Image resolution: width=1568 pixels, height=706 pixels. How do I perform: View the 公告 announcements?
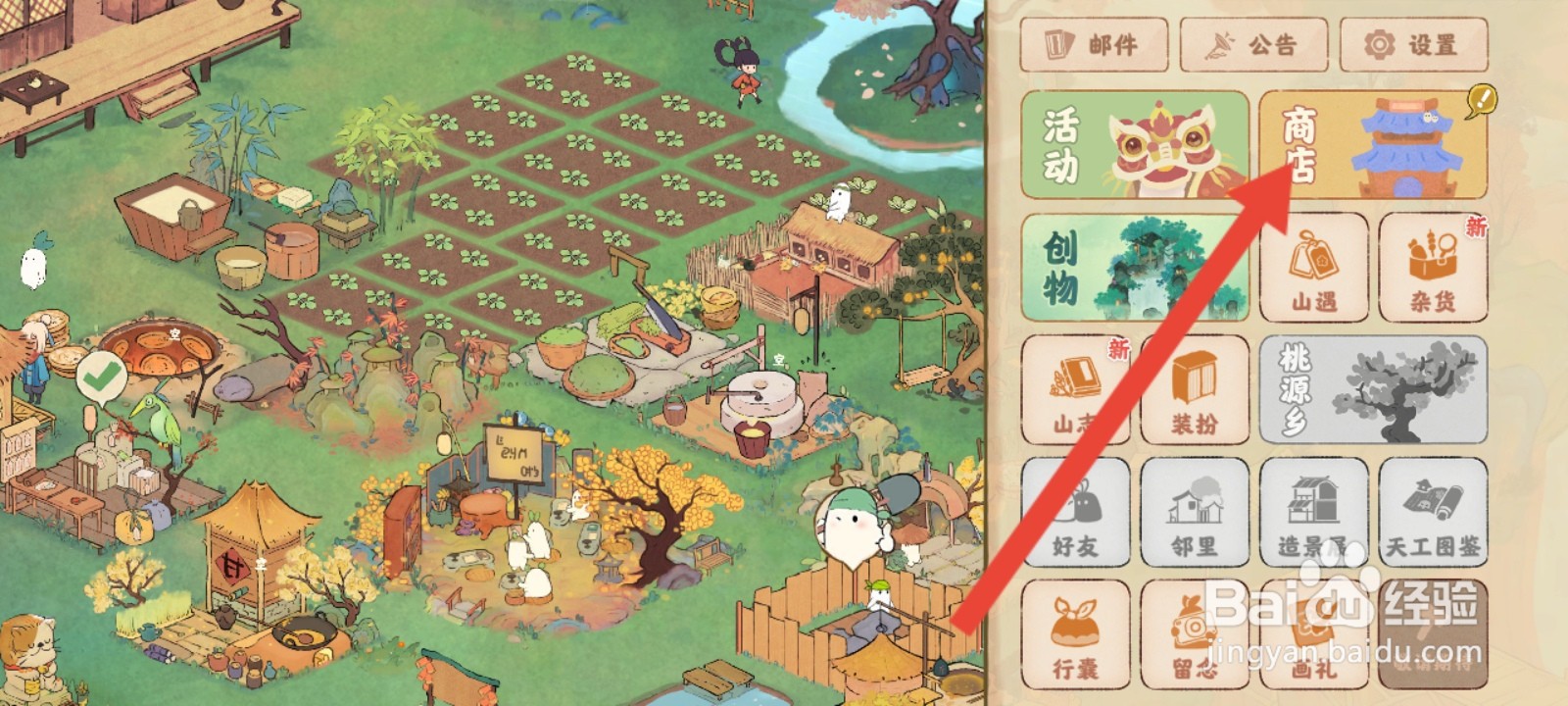[x=1254, y=43]
